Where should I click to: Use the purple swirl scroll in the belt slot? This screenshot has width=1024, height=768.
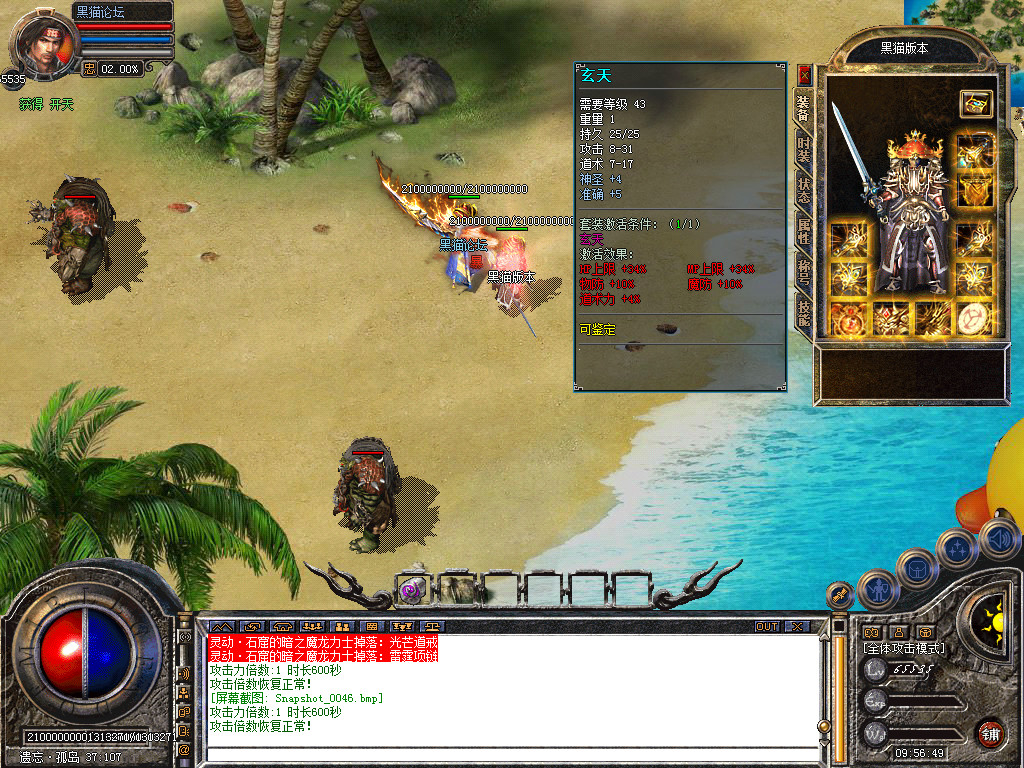(412, 589)
